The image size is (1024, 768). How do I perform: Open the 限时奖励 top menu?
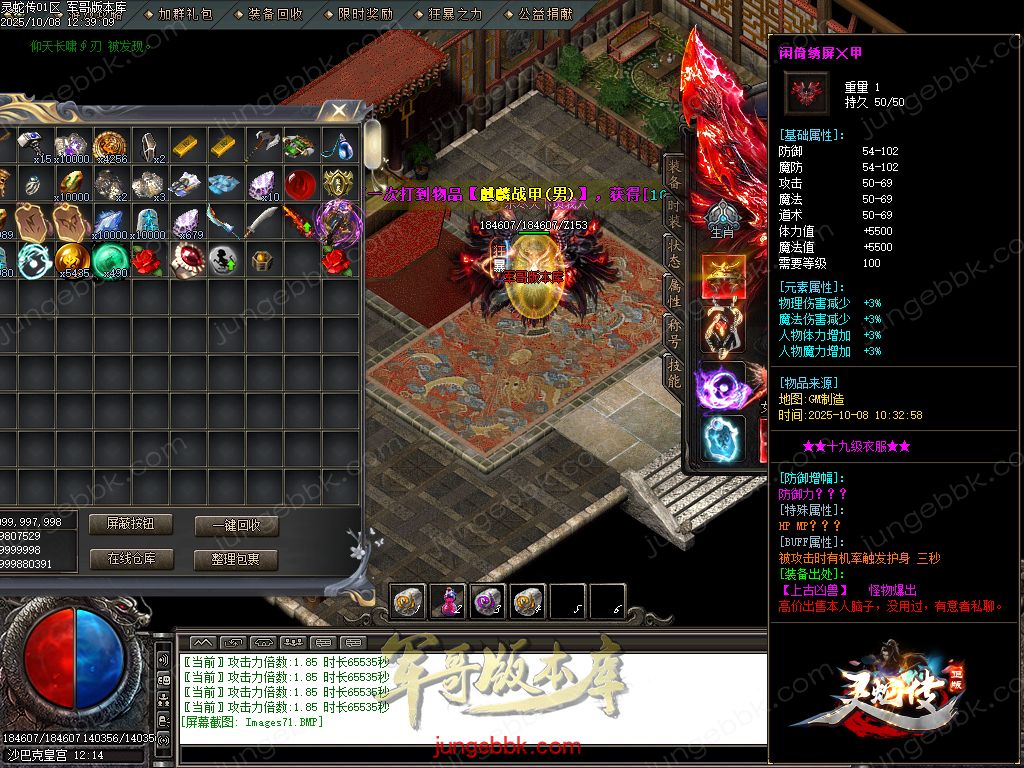[x=365, y=14]
